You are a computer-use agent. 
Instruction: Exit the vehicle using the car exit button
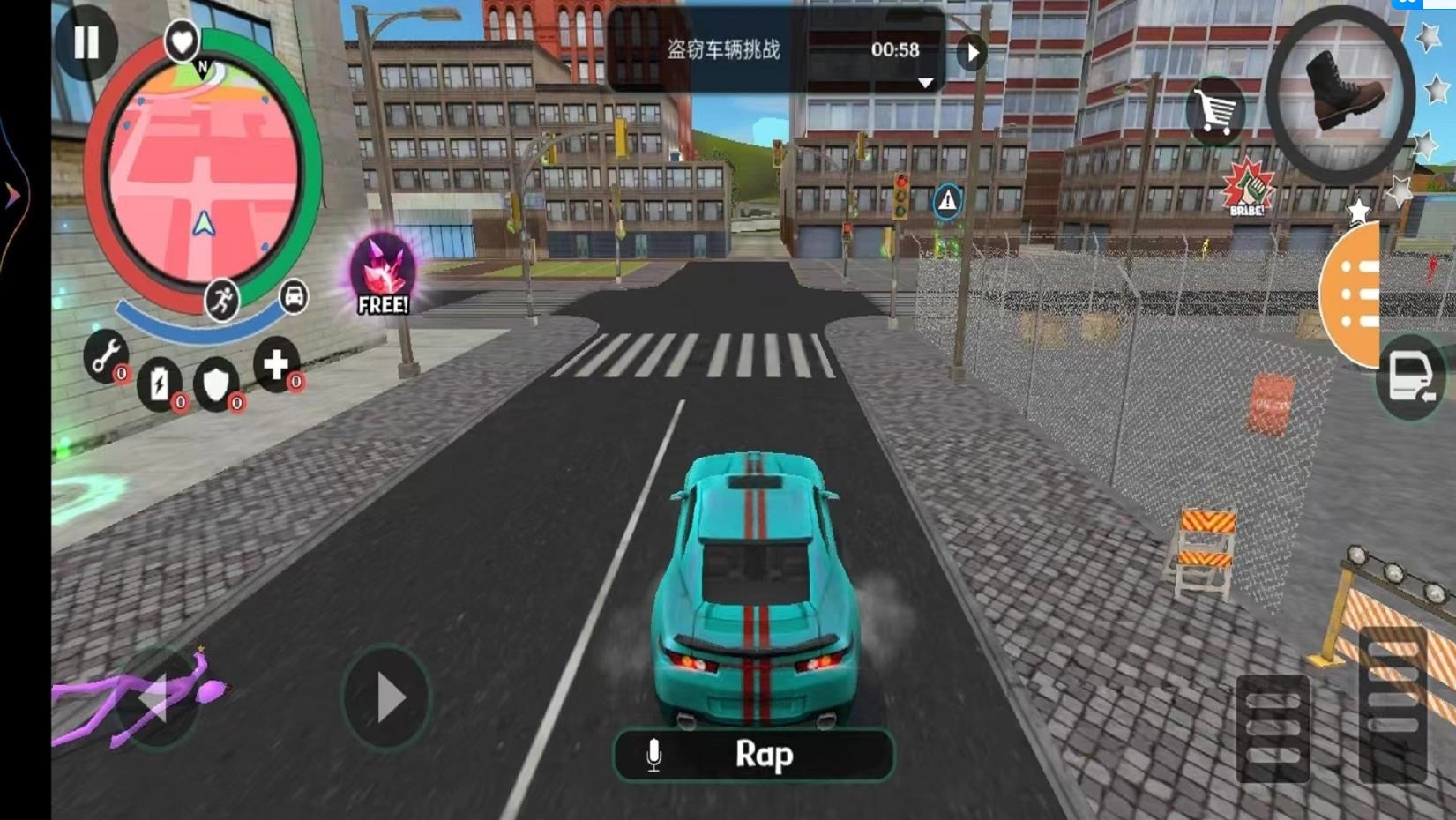[1410, 377]
